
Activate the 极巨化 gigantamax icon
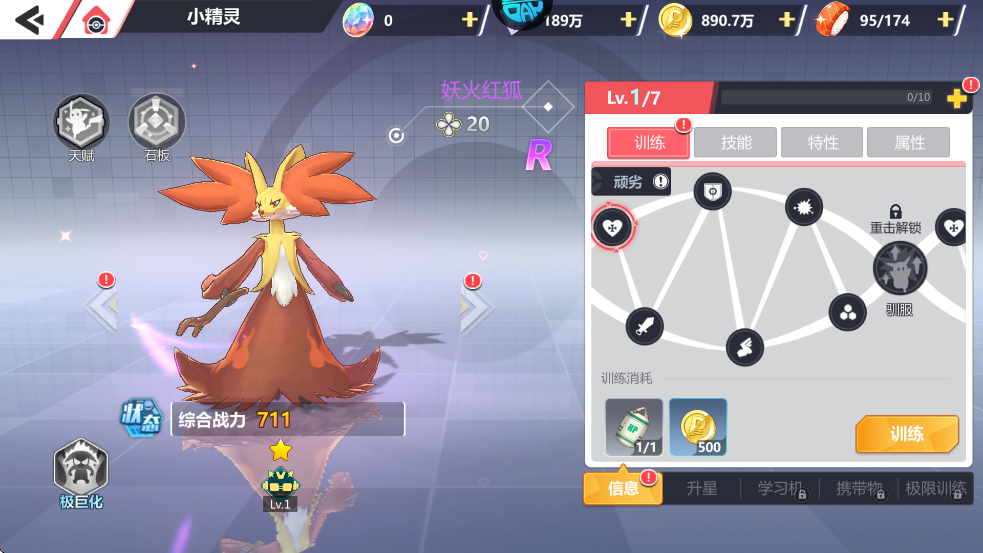(x=81, y=468)
